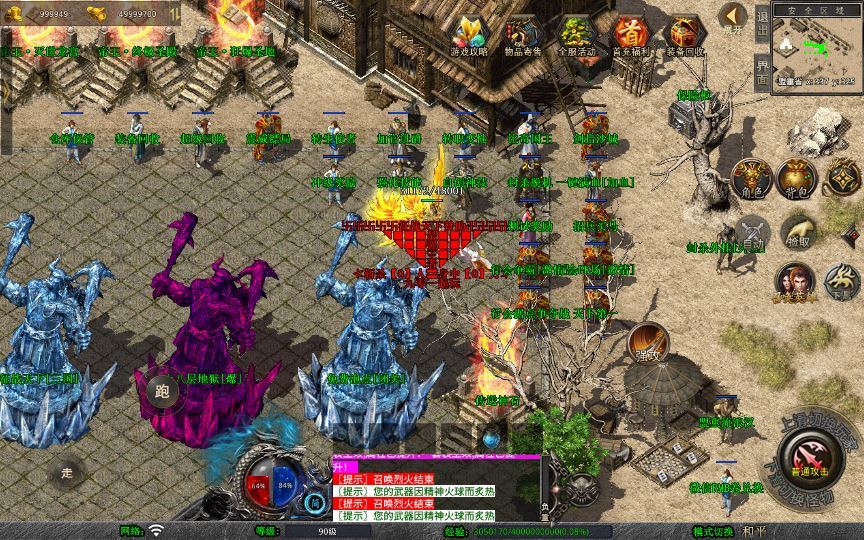Select the 退出 exit tab
The image size is (864, 540).
click(762, 22)
